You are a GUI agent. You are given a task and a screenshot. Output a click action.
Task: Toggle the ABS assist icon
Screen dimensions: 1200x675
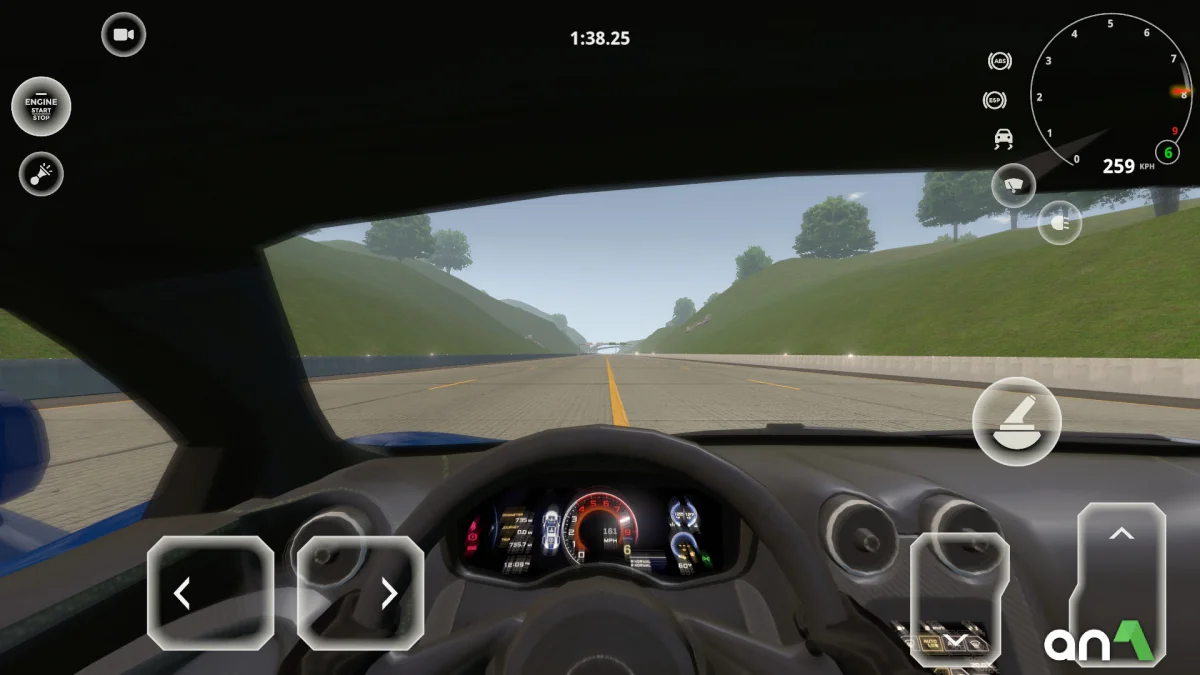pyautogui.click(x=999, y=62)
